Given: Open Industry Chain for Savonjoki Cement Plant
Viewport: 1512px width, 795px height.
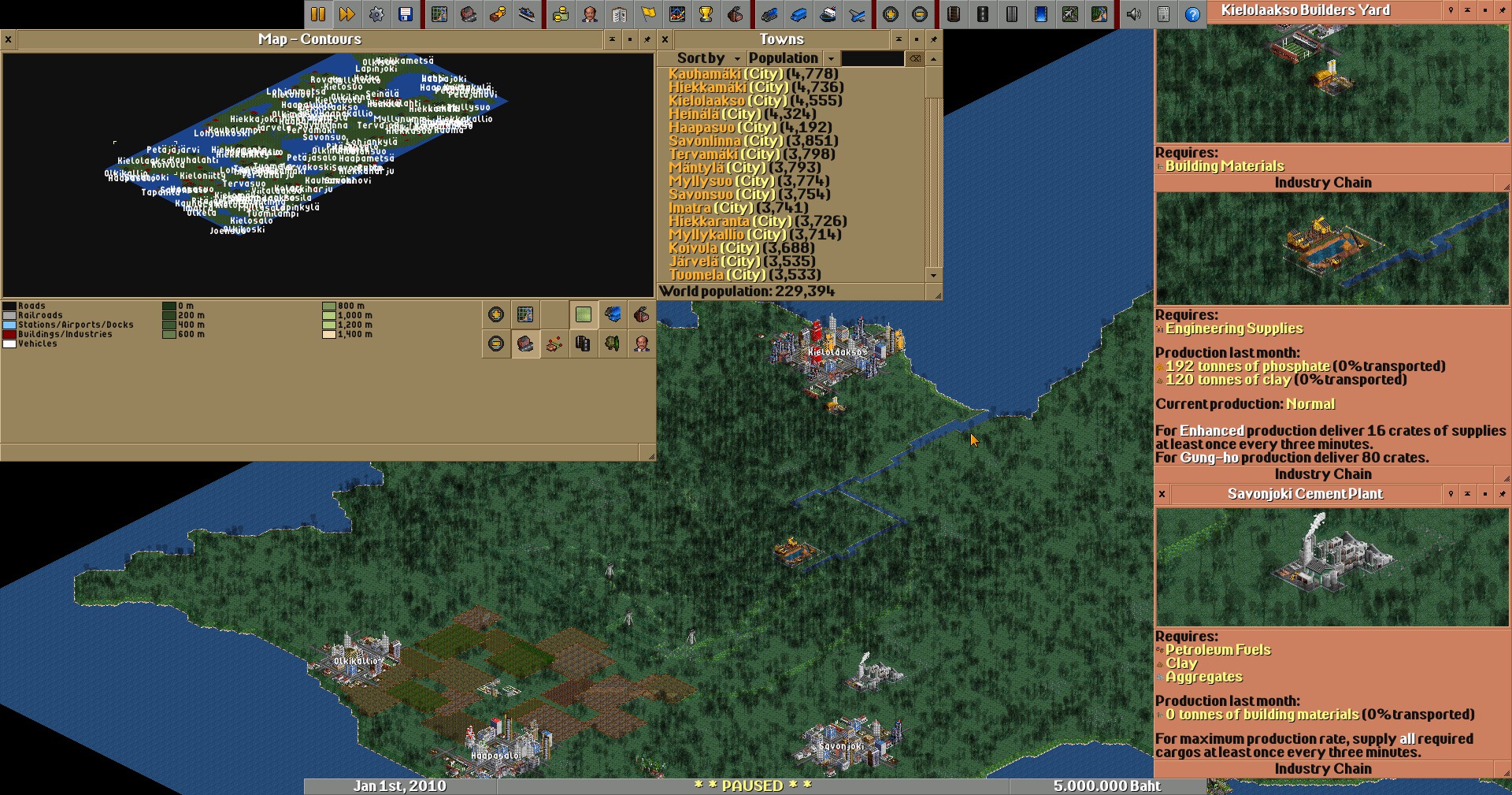Looking at the screenshot, I should 1323,769.
